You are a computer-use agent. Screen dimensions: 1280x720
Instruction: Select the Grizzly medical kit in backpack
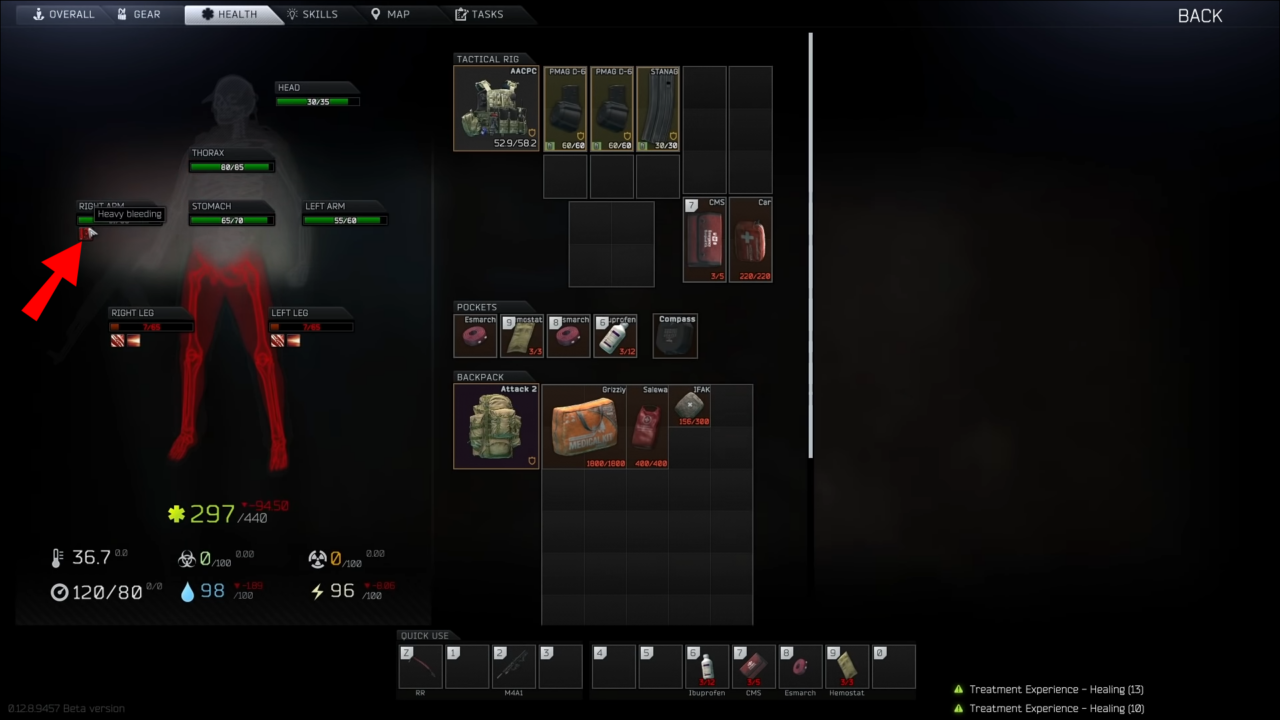tap(583, 425)
